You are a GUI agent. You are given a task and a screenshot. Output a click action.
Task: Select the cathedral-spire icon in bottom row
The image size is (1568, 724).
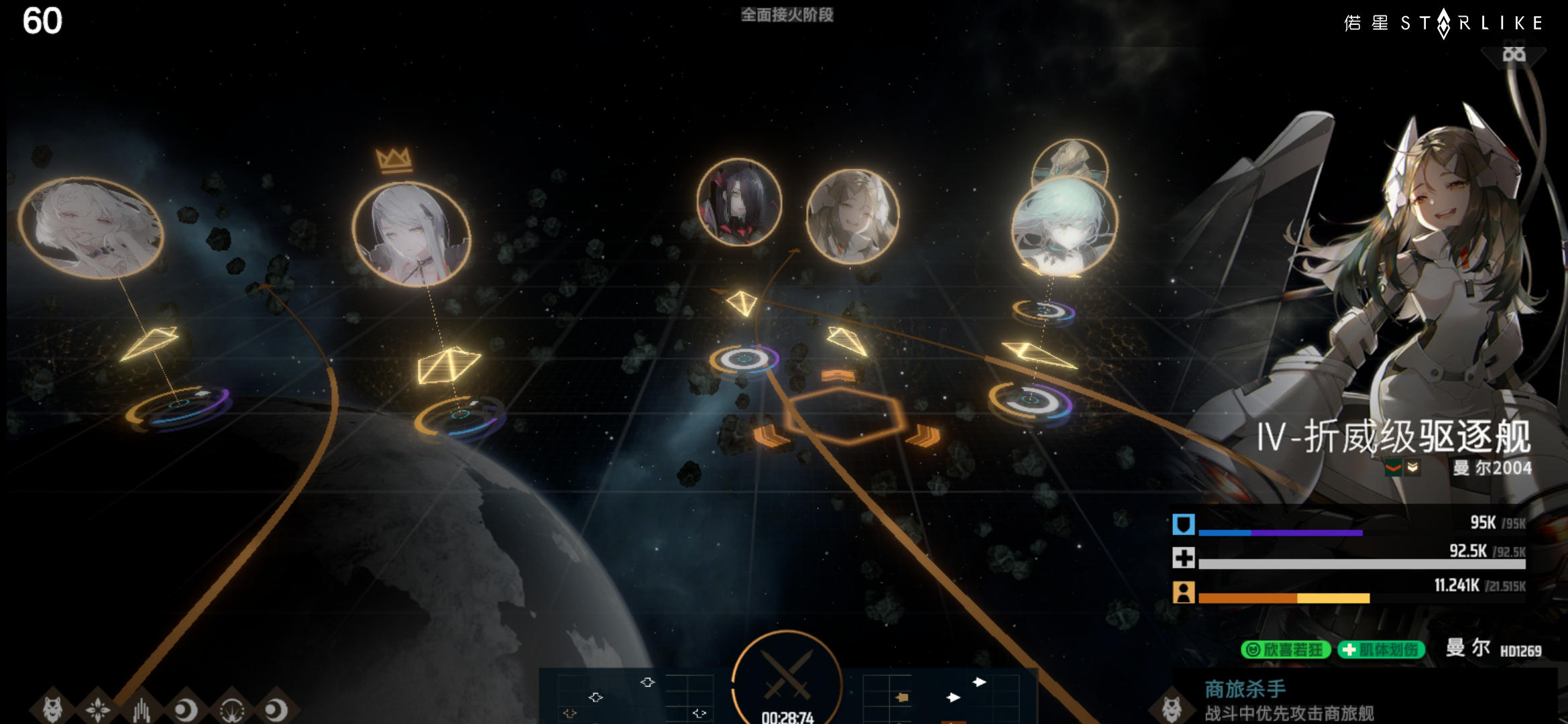(142, 709)
